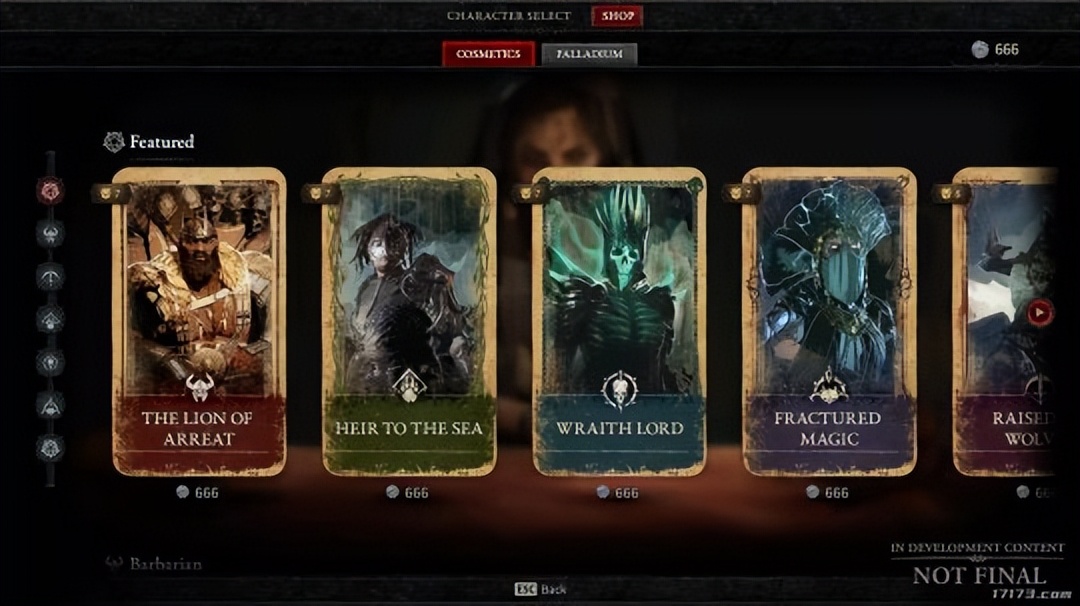
Task: Open the Shop tab
Action: 617,16
